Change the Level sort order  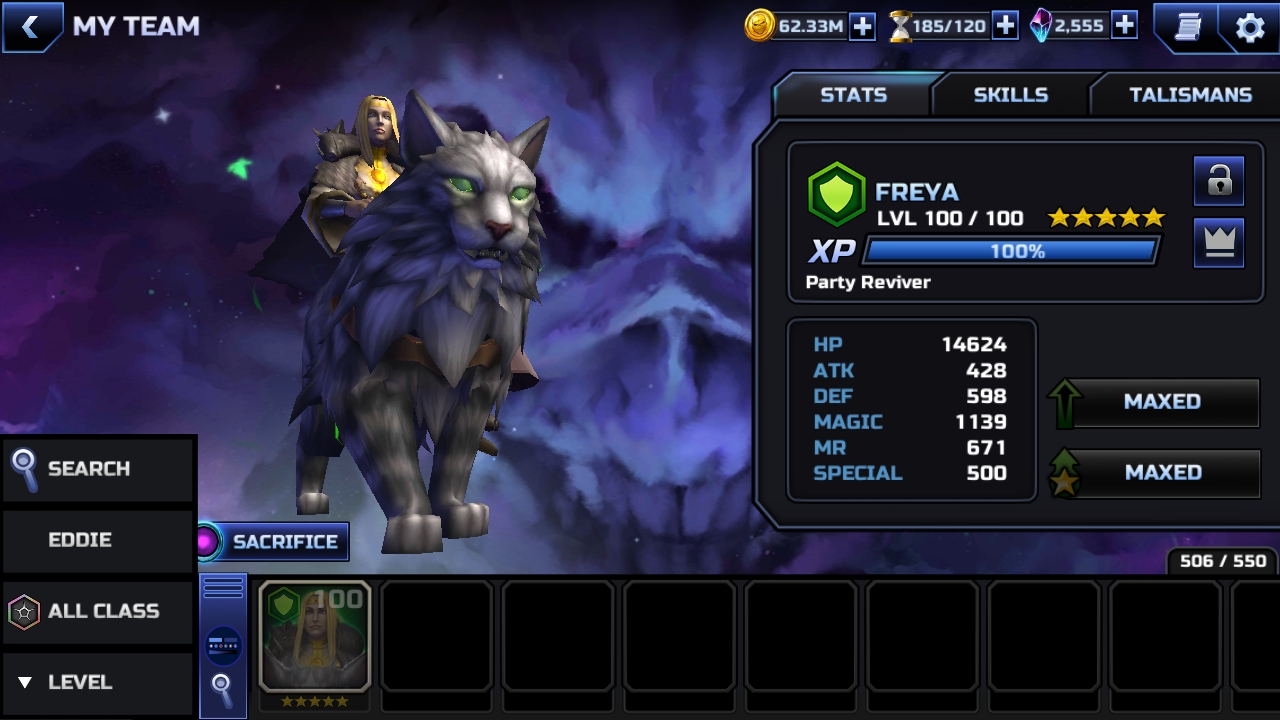[x=97, y=682]
